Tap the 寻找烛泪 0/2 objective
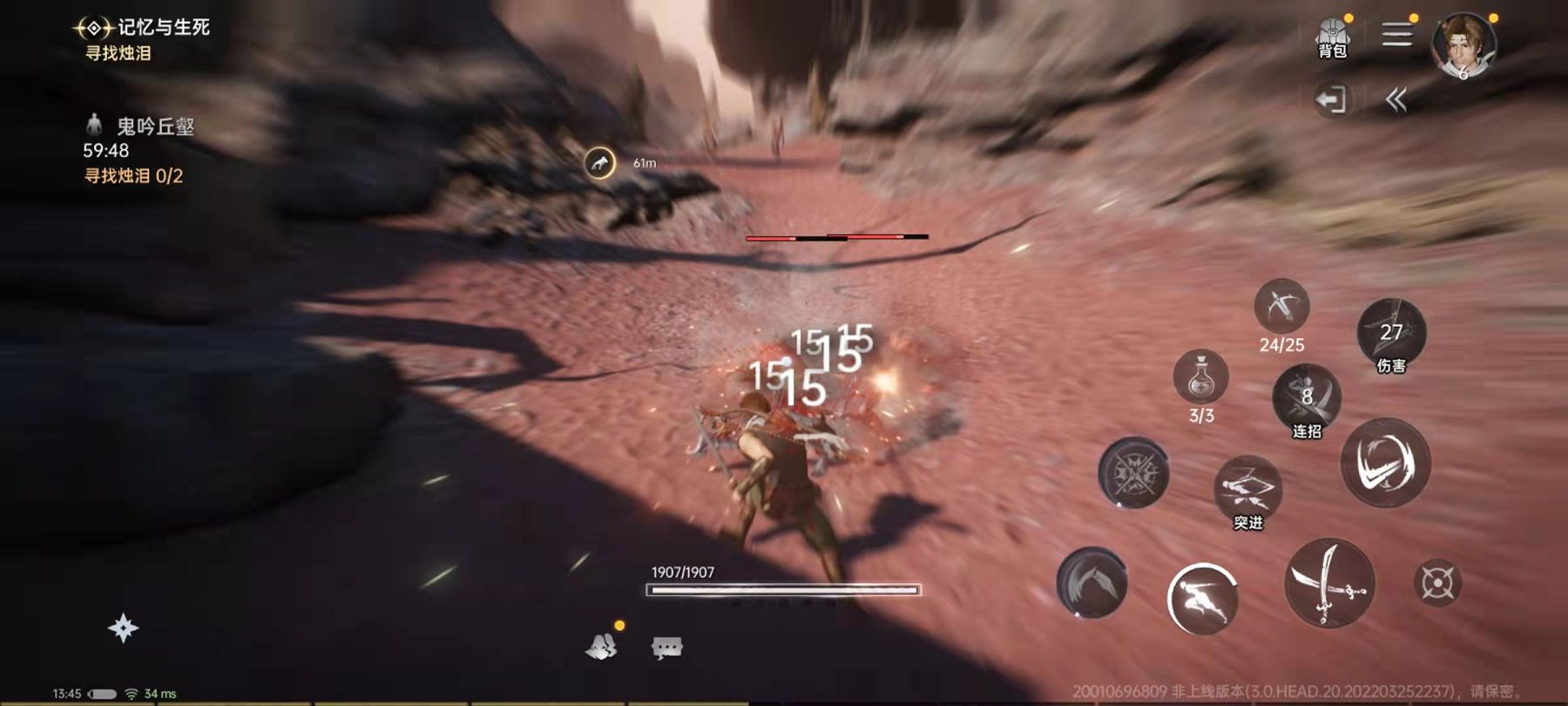 [x=133, y=176]
